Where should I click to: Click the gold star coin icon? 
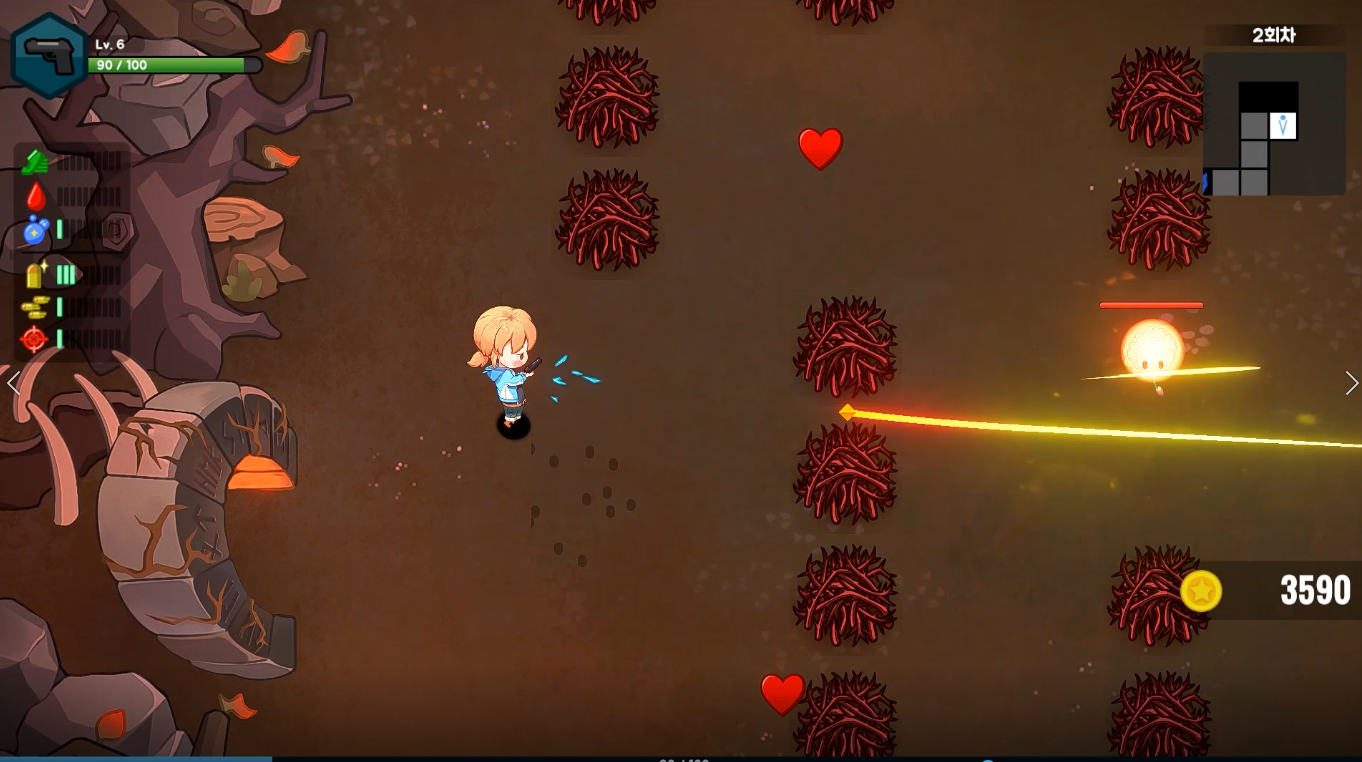tap(1201, 591)
